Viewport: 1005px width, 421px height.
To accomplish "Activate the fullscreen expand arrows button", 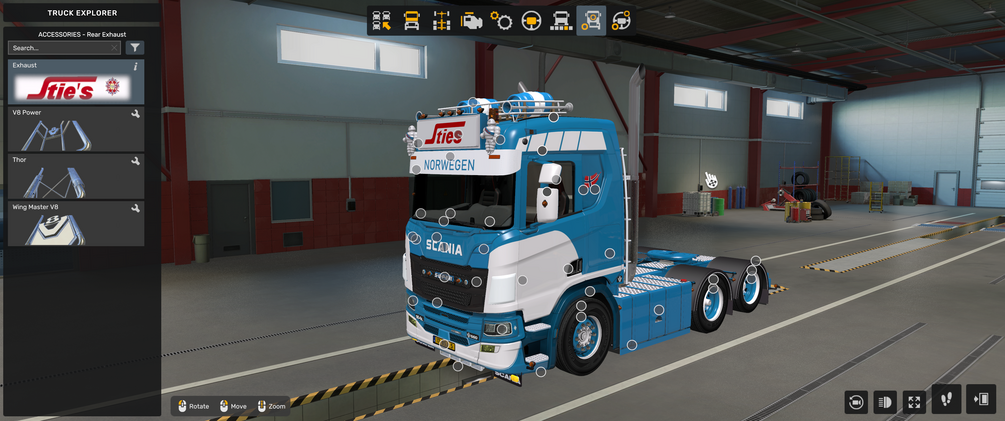I will coord(914,401).
